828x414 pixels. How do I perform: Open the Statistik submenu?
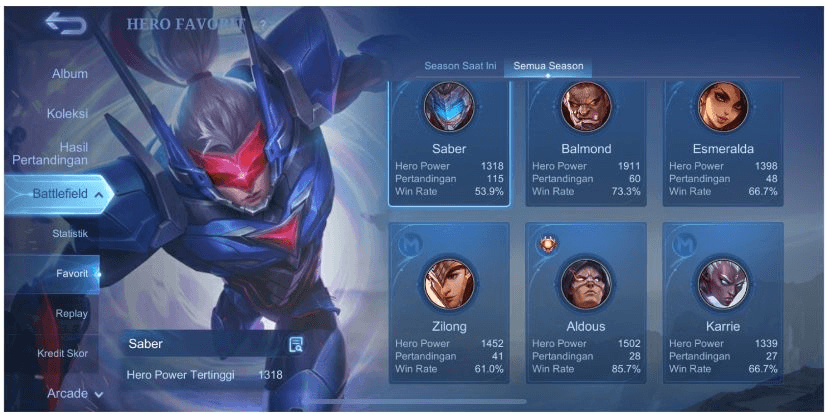point(70,233)
